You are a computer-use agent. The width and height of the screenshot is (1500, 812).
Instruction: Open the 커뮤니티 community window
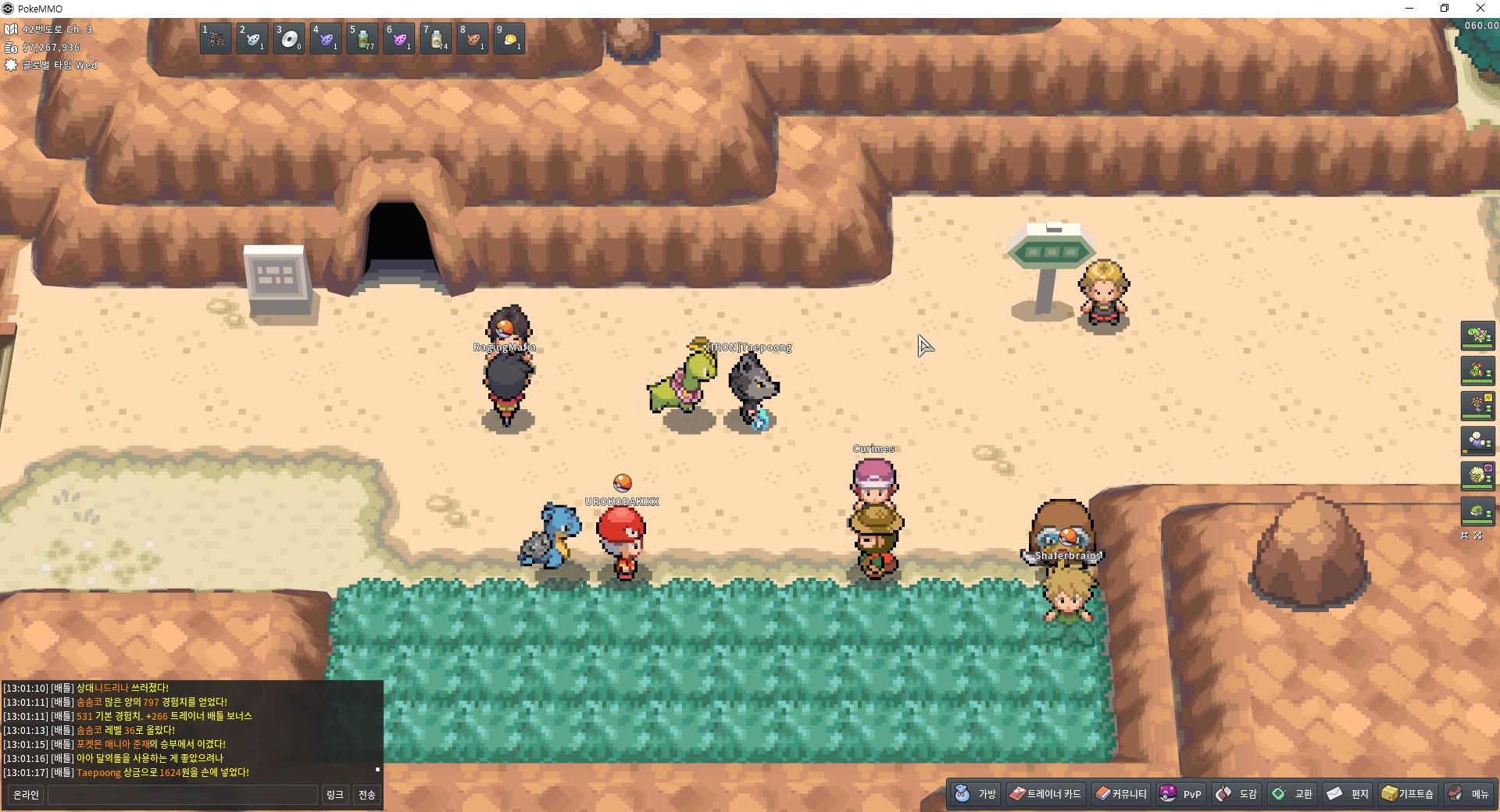click(x=1121, y=794)
